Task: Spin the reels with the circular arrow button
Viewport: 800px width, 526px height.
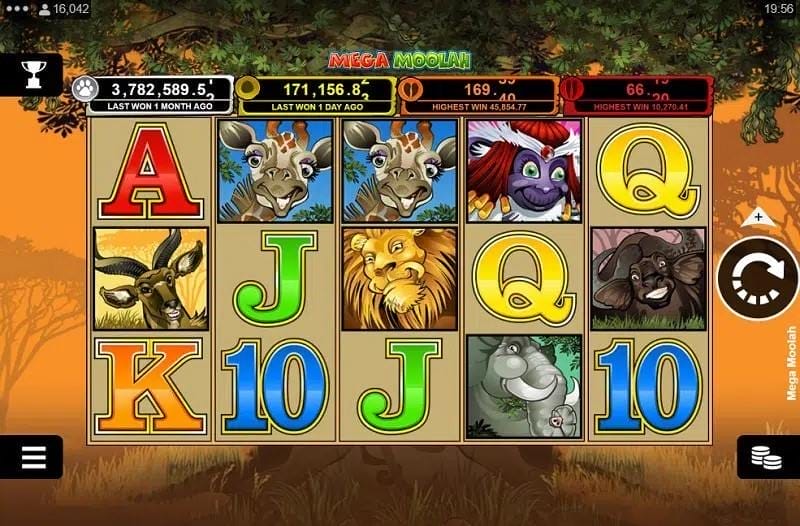Action: point(756,280)
